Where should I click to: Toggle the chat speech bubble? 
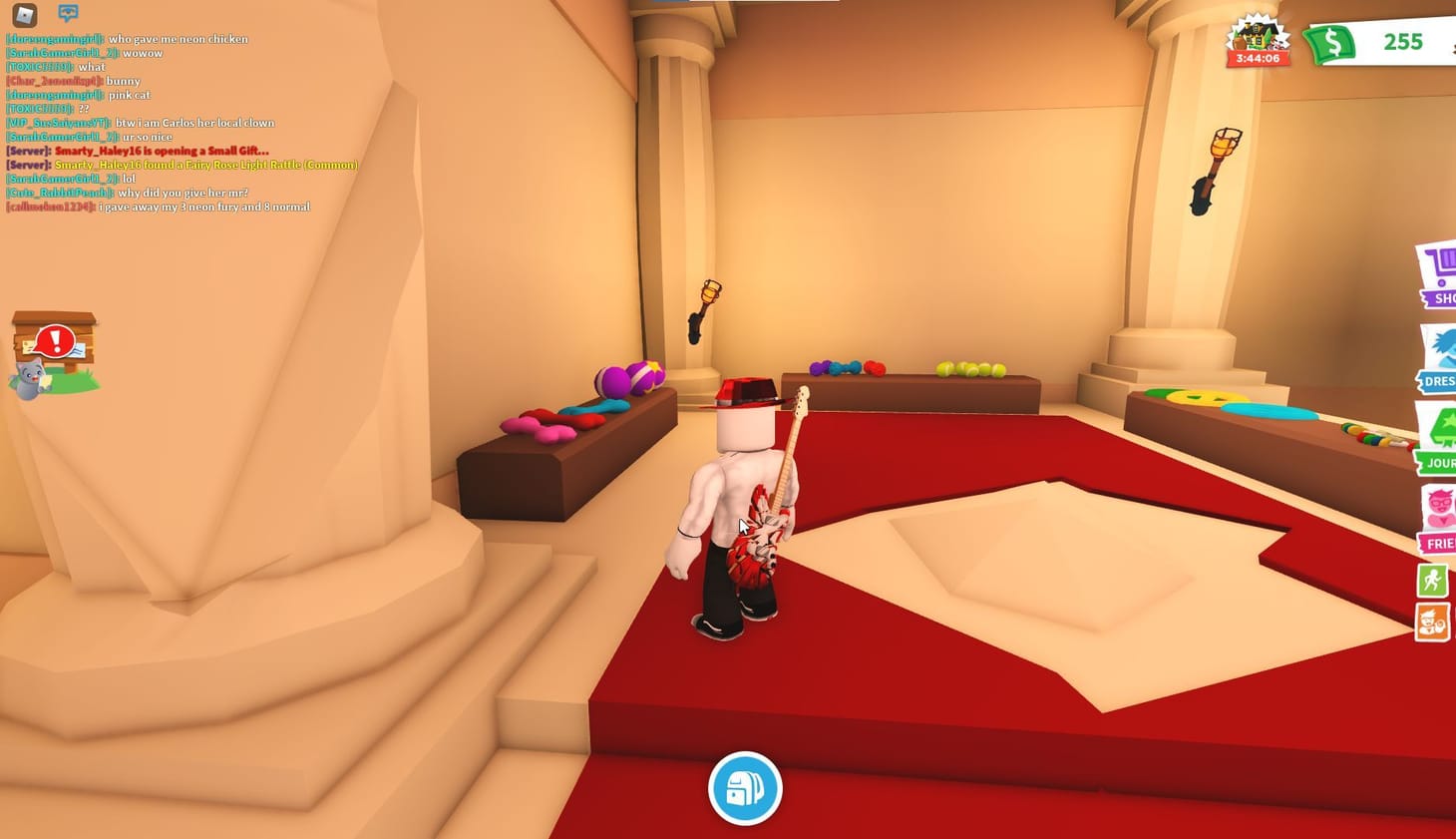click(x=67, y=13)
